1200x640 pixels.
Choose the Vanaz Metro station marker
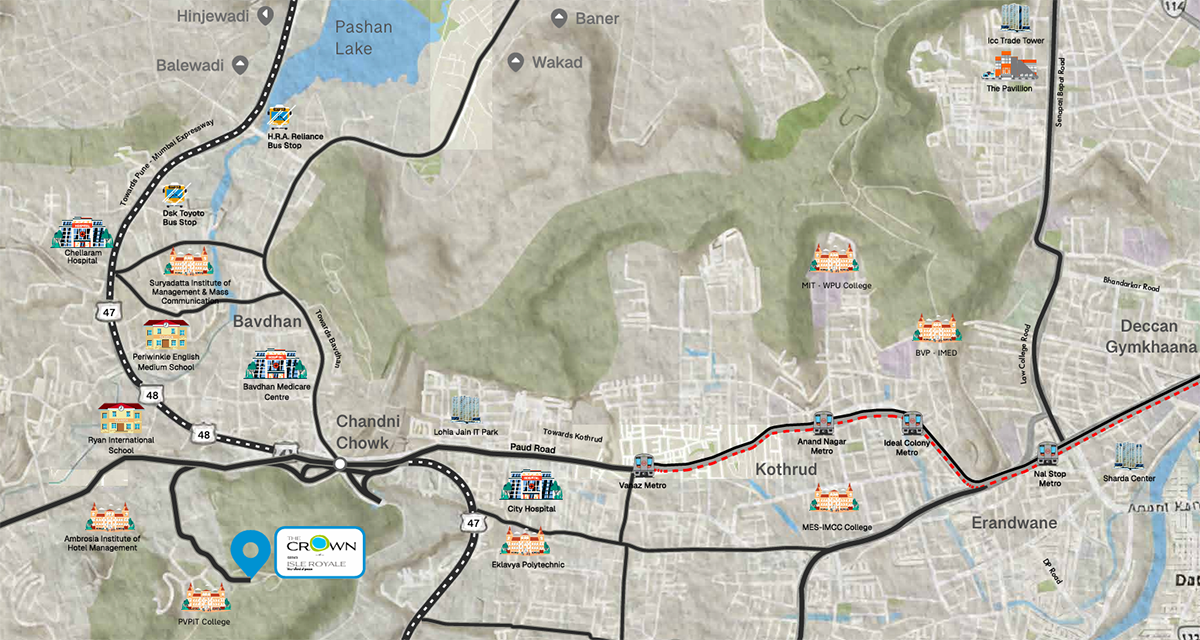[x=643, y=465]
